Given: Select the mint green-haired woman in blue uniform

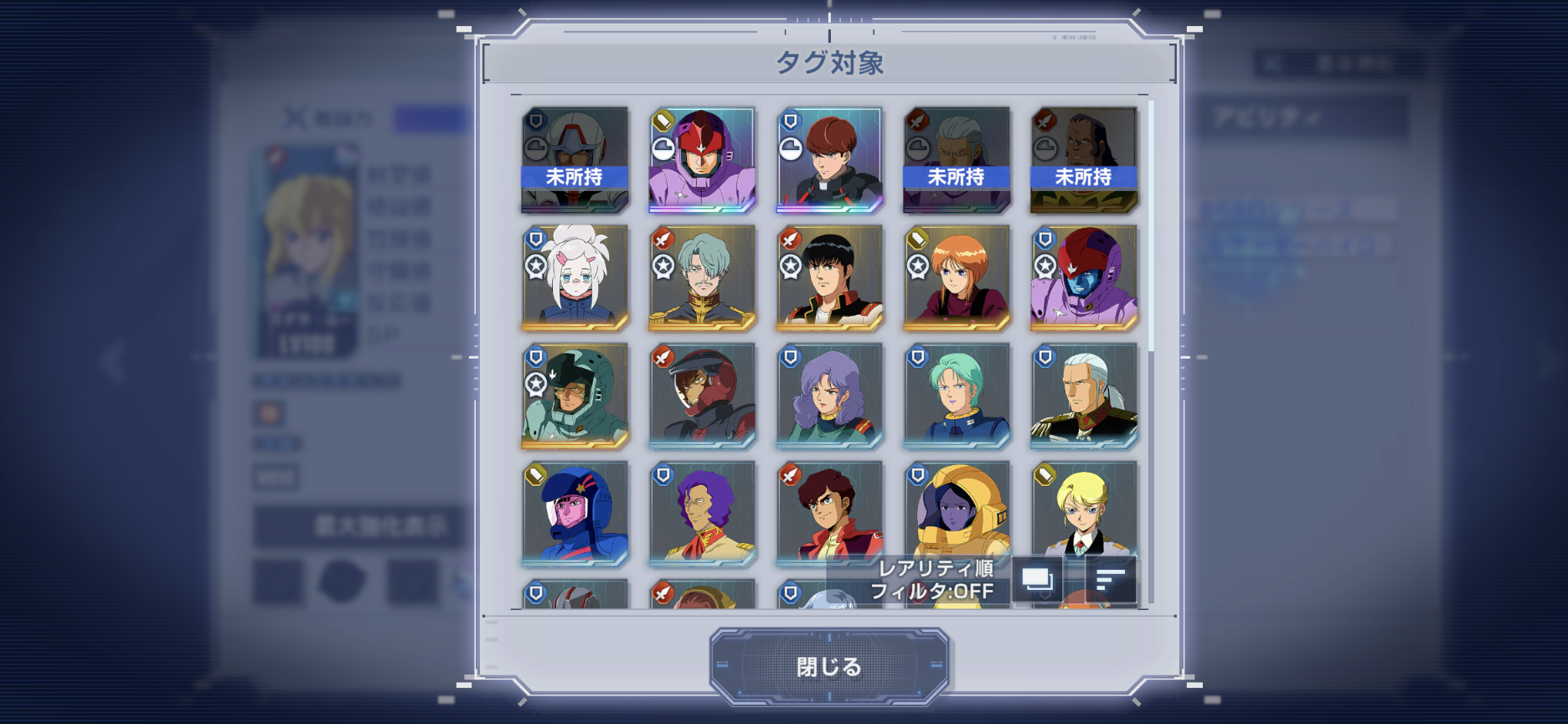Looking at the screenshot, I should [x=957, y=396].
